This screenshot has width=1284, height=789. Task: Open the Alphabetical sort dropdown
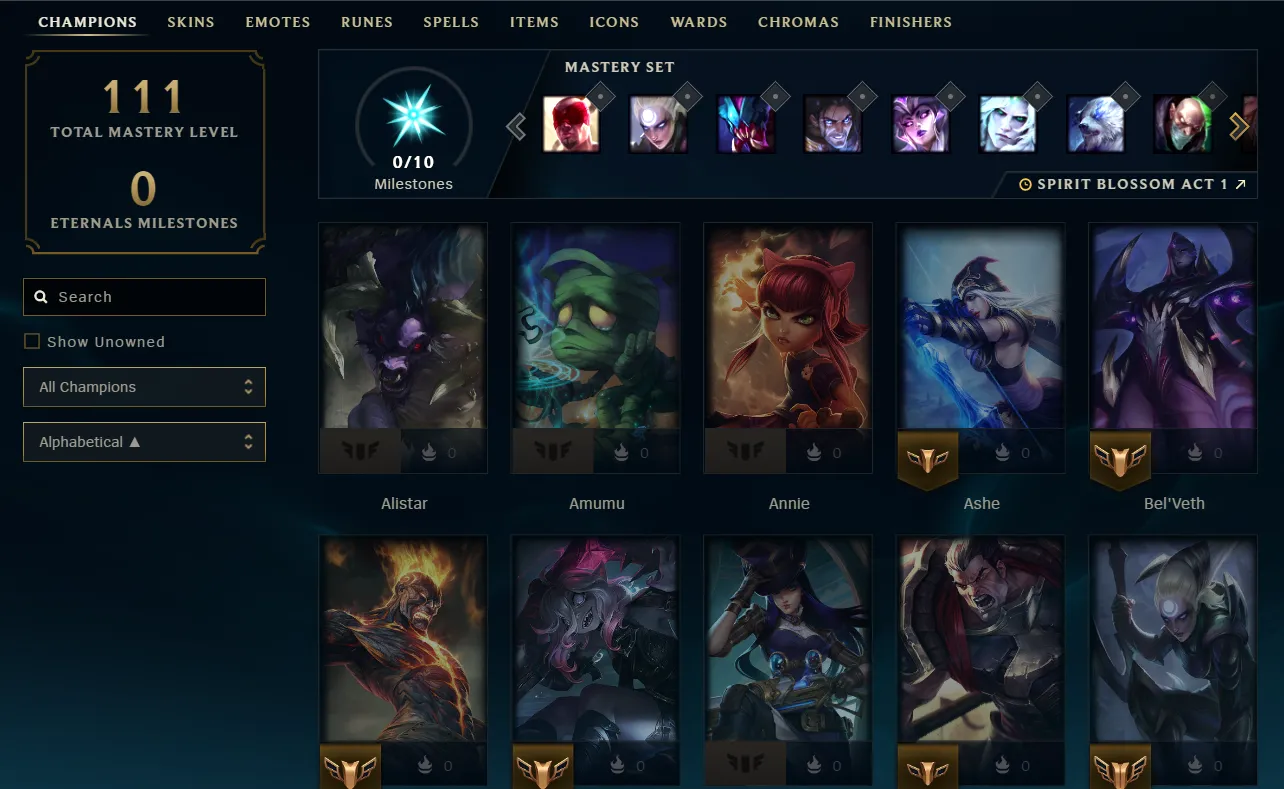(x=144, y=442)
